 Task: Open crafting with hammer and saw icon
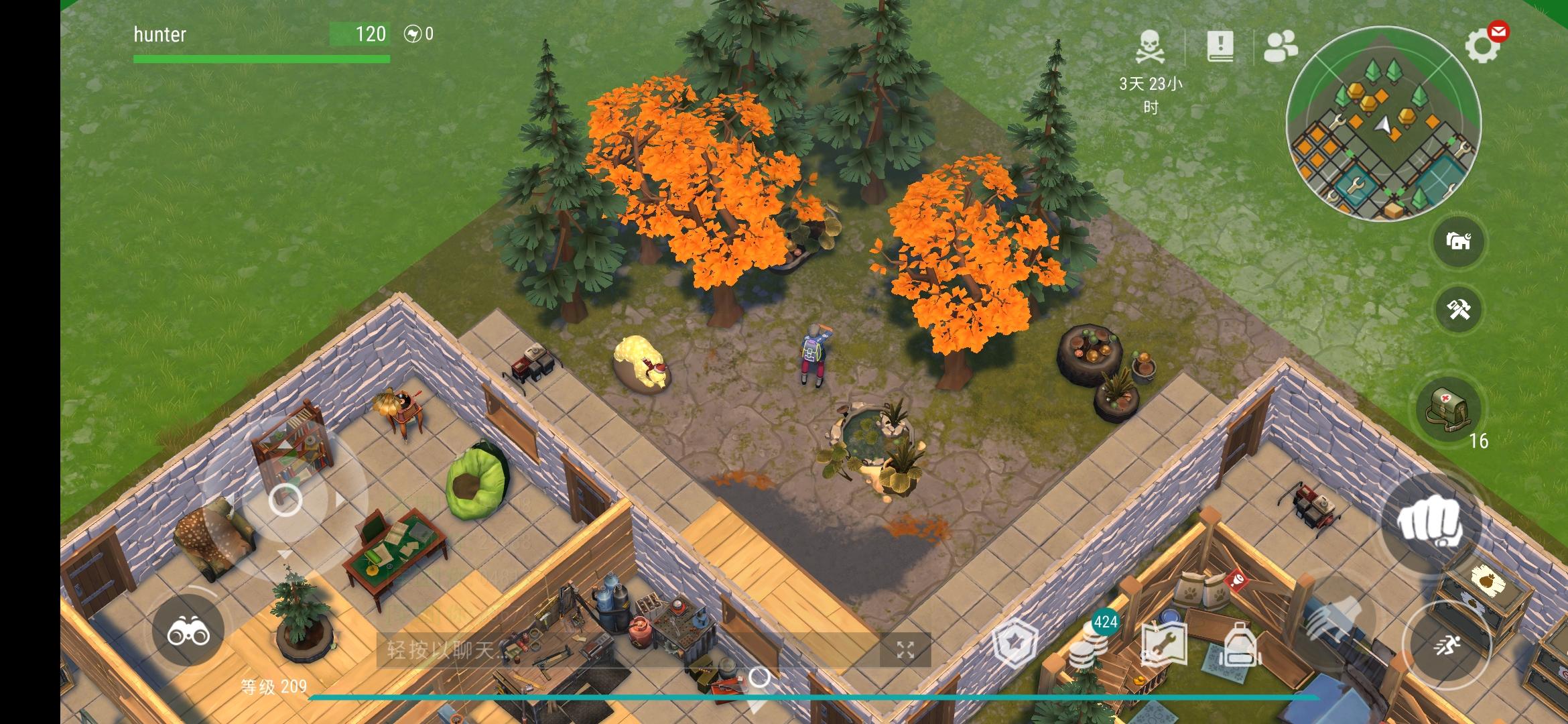tap(1459, 309)
